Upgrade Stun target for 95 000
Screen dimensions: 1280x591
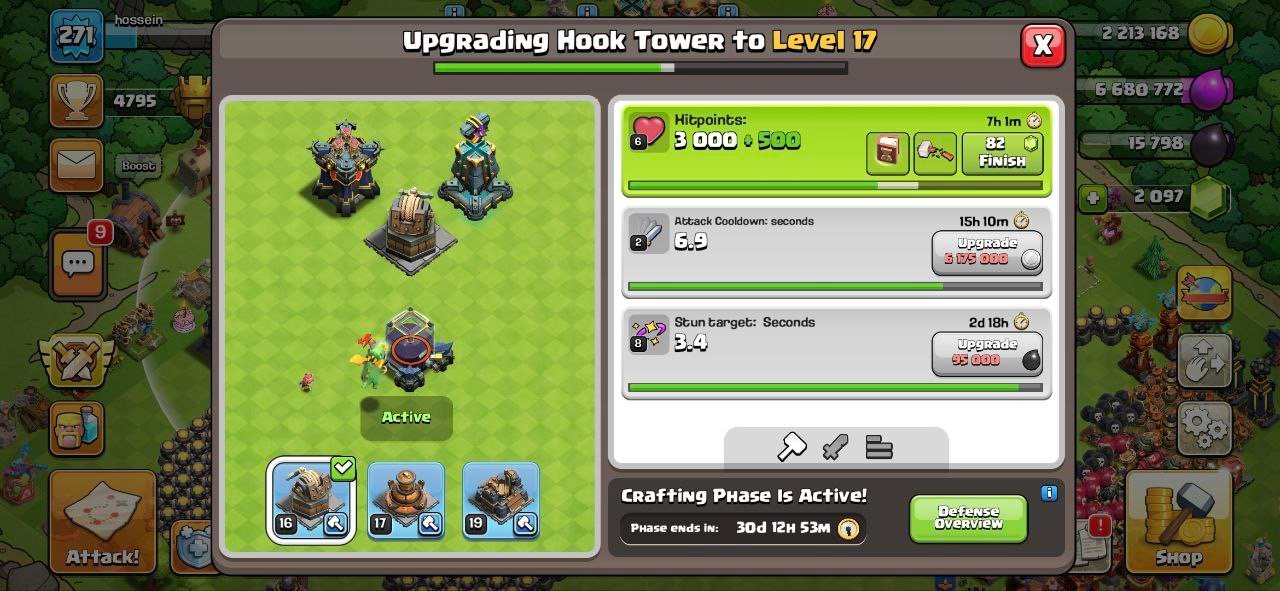click(987, 353)
